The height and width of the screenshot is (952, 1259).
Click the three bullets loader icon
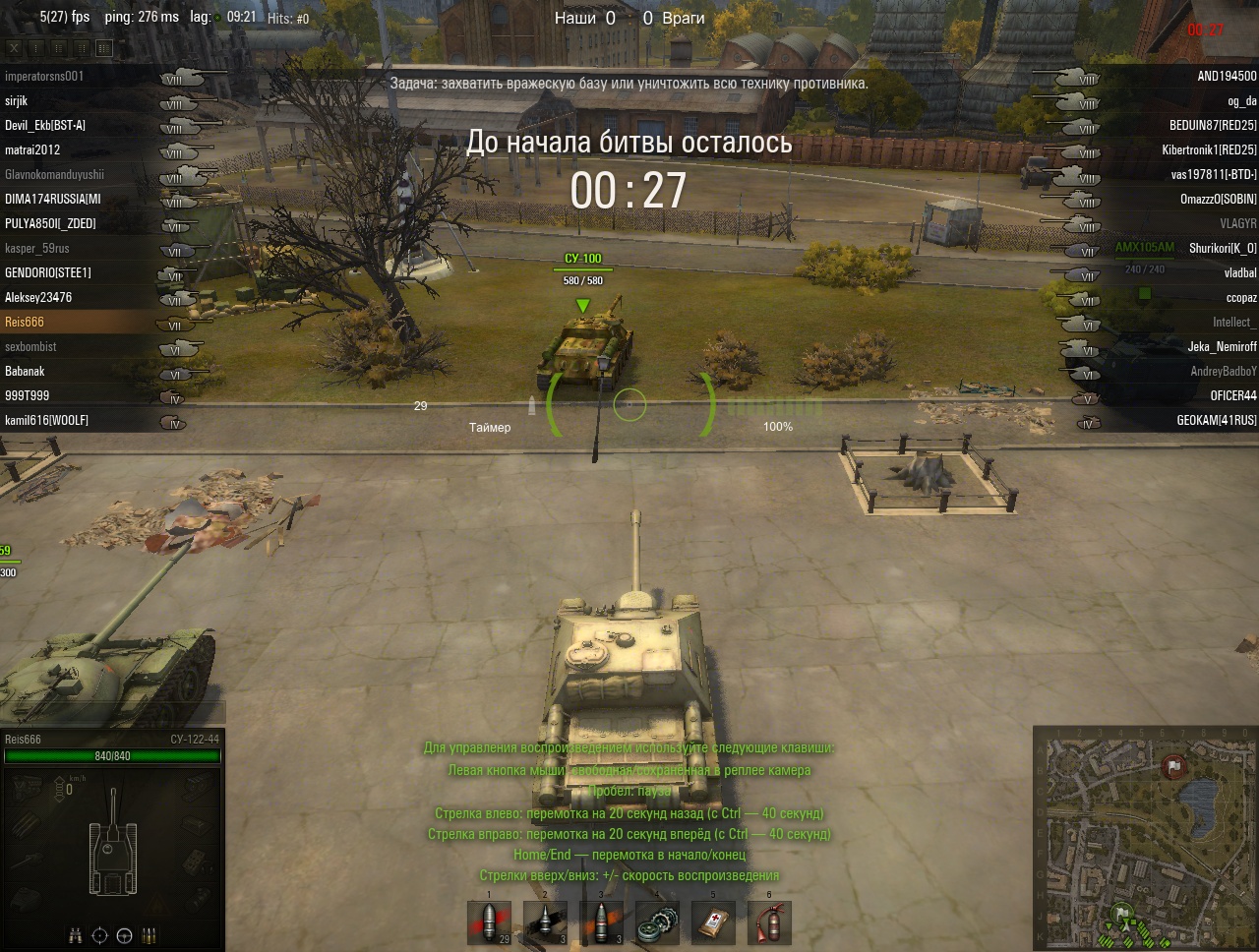point(150,935)
